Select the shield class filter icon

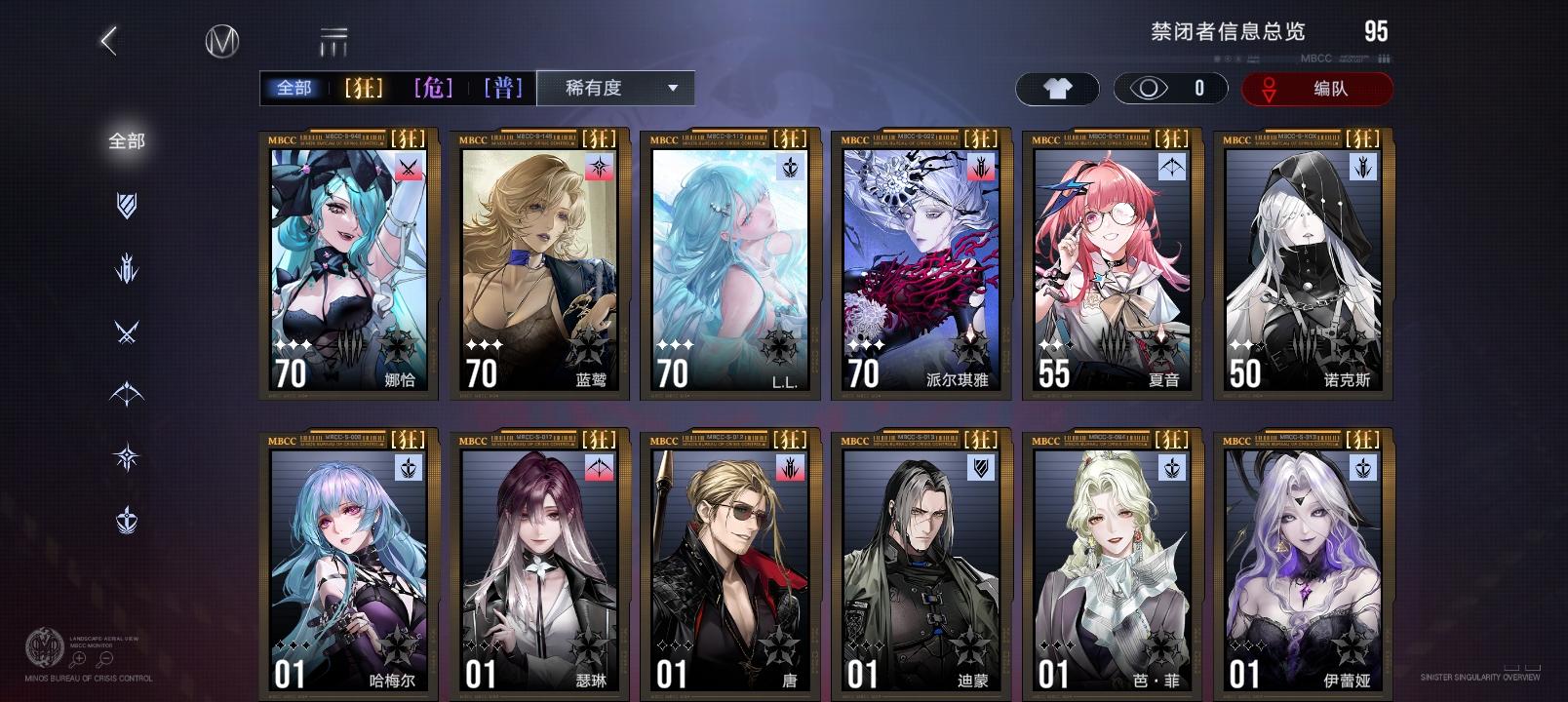127,205
